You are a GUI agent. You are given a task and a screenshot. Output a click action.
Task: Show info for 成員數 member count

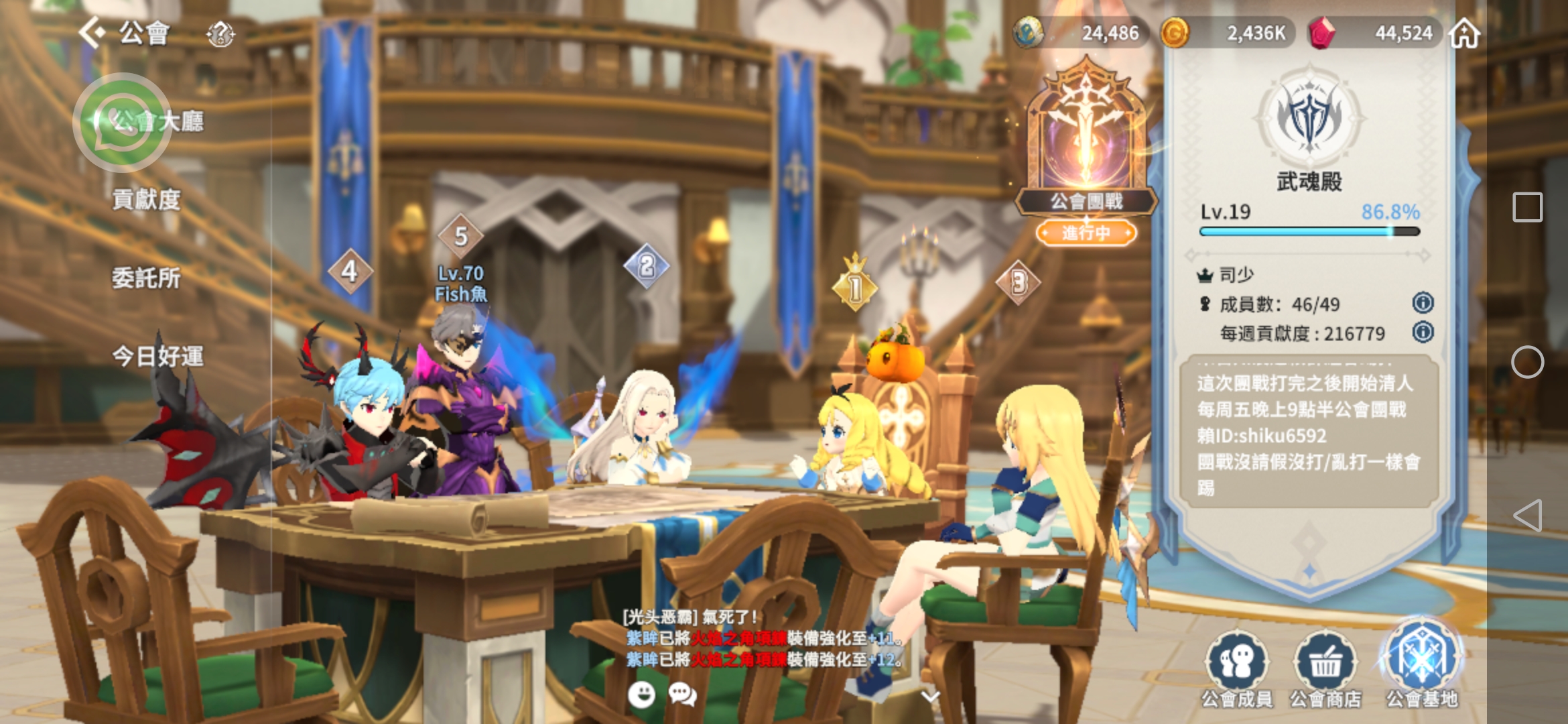point(1423,303)
